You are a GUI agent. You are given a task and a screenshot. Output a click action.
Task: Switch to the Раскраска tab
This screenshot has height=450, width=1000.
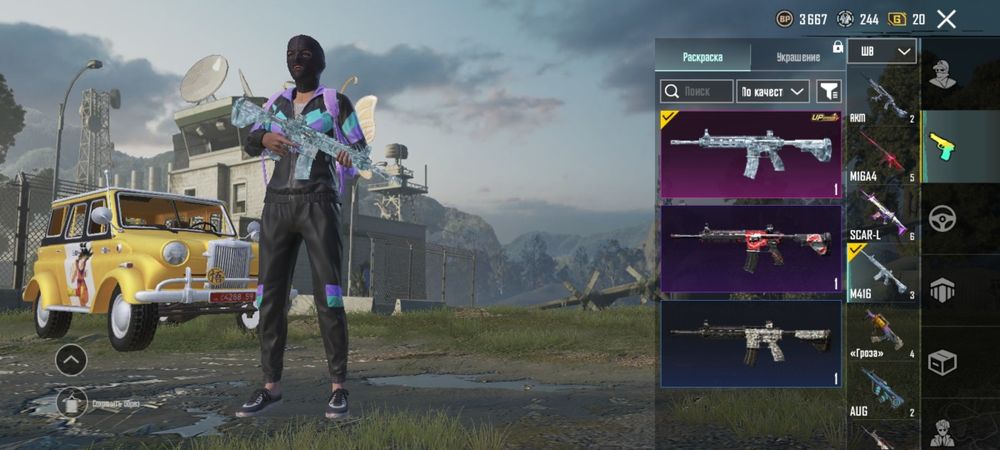pos(702,56)
